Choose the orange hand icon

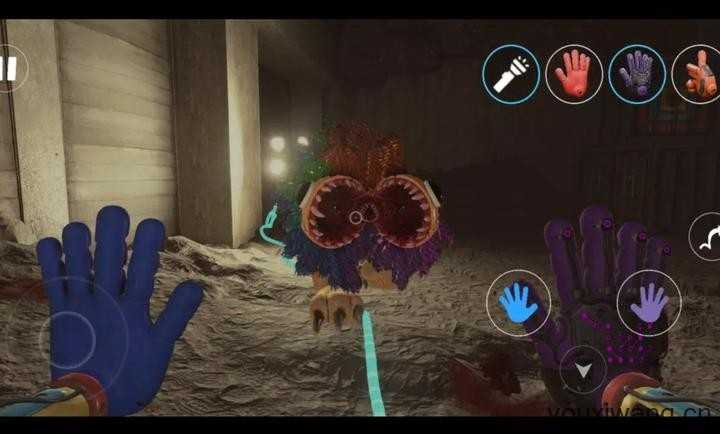[699, 73]
